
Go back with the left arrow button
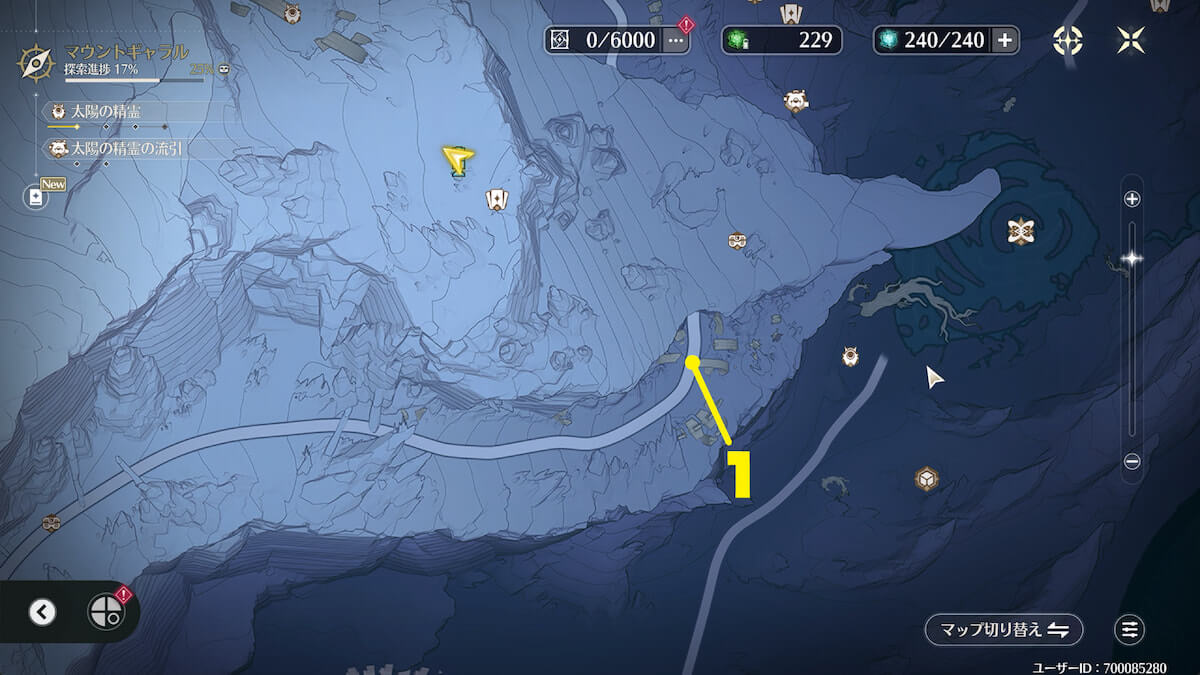(x=42, y=612)
